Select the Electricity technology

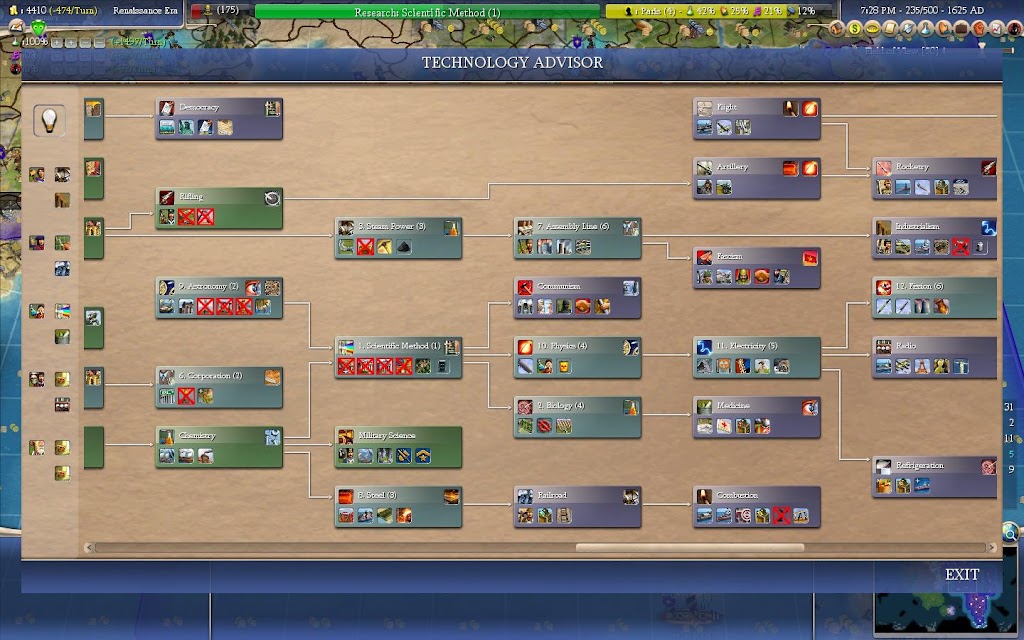point(756,347)
